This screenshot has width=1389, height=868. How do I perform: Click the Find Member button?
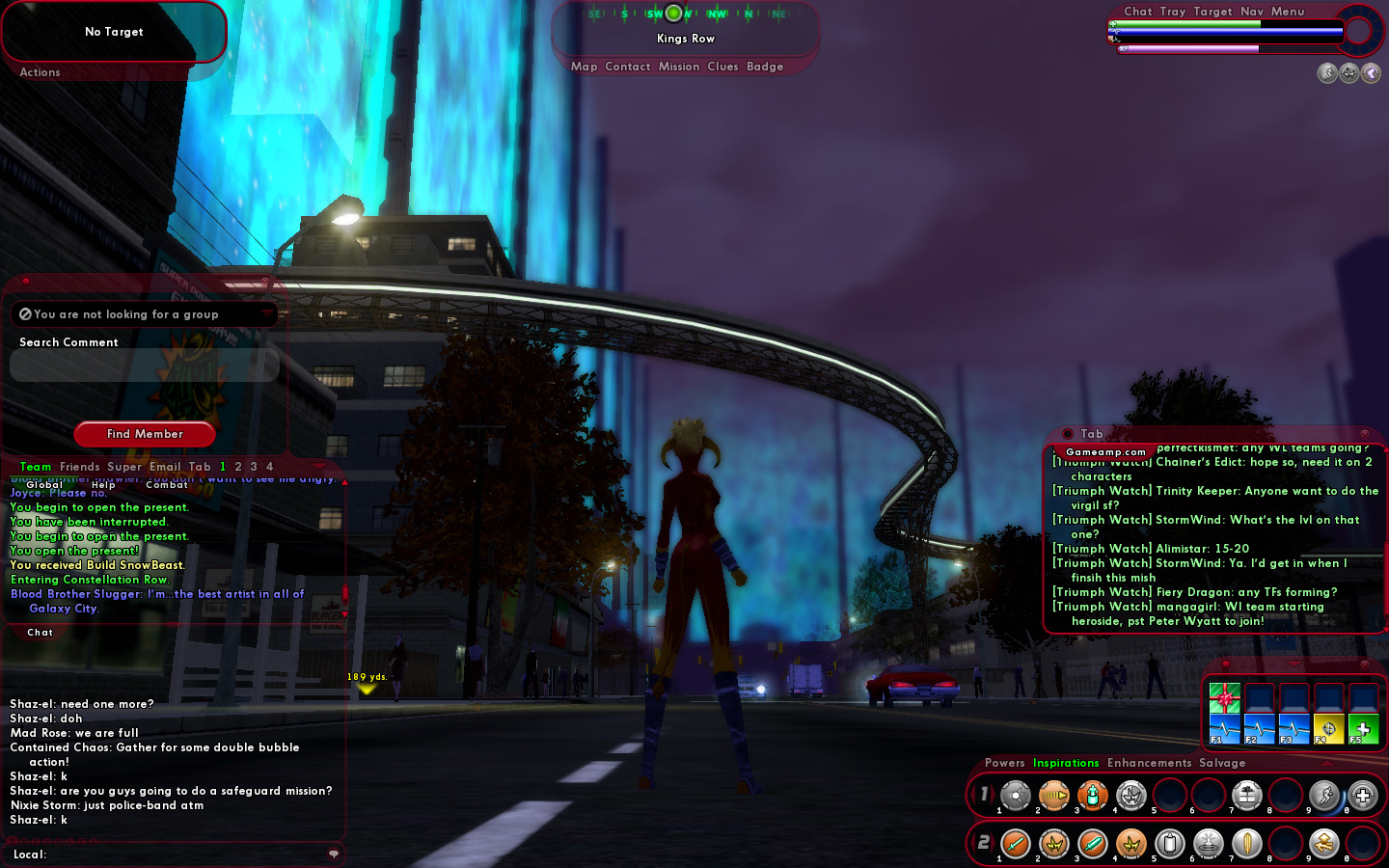pos(145,434)
